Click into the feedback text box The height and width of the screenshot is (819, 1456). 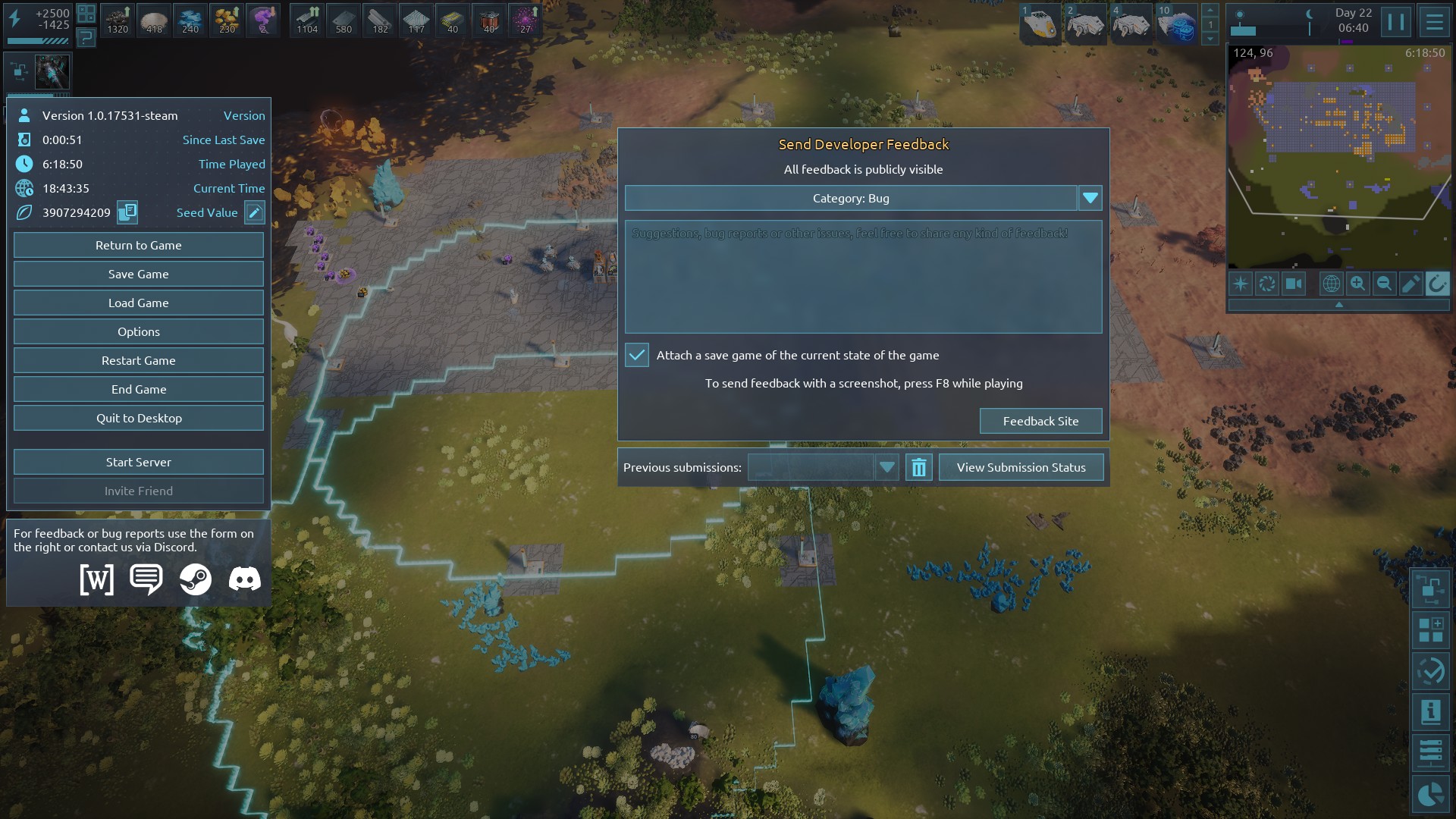(863, 277)
